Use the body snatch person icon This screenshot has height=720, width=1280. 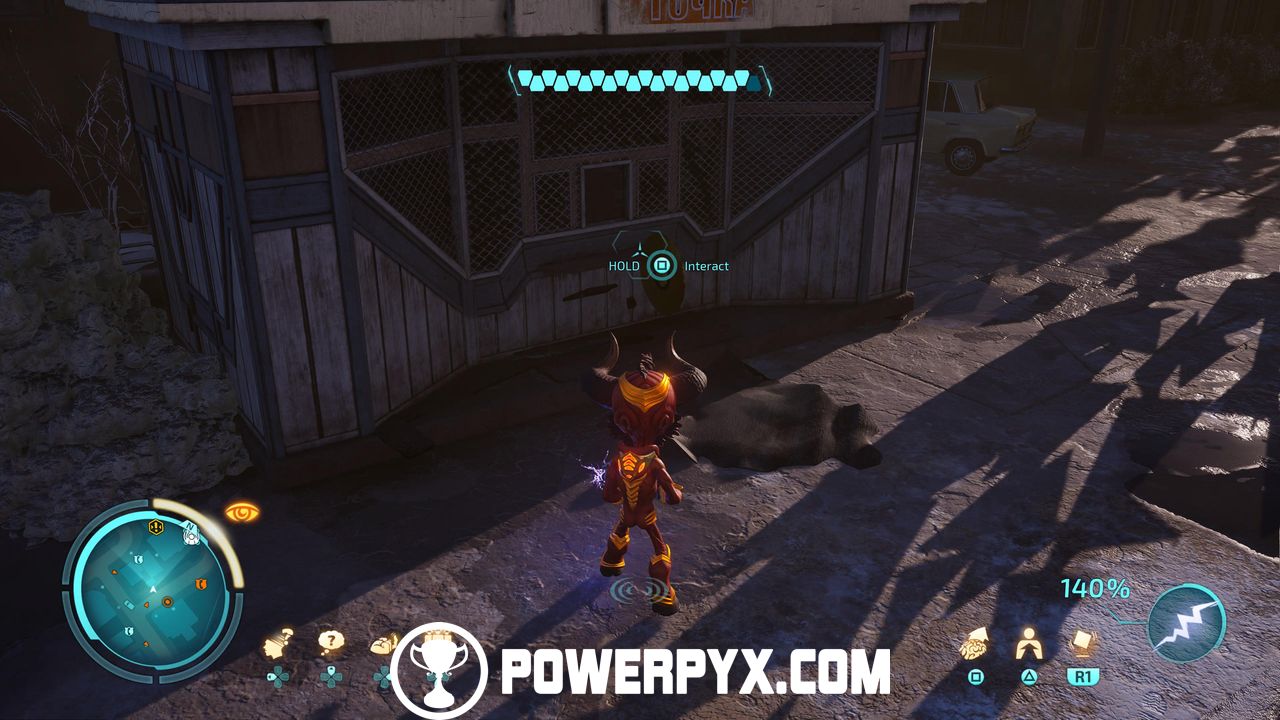[1028, 645]
